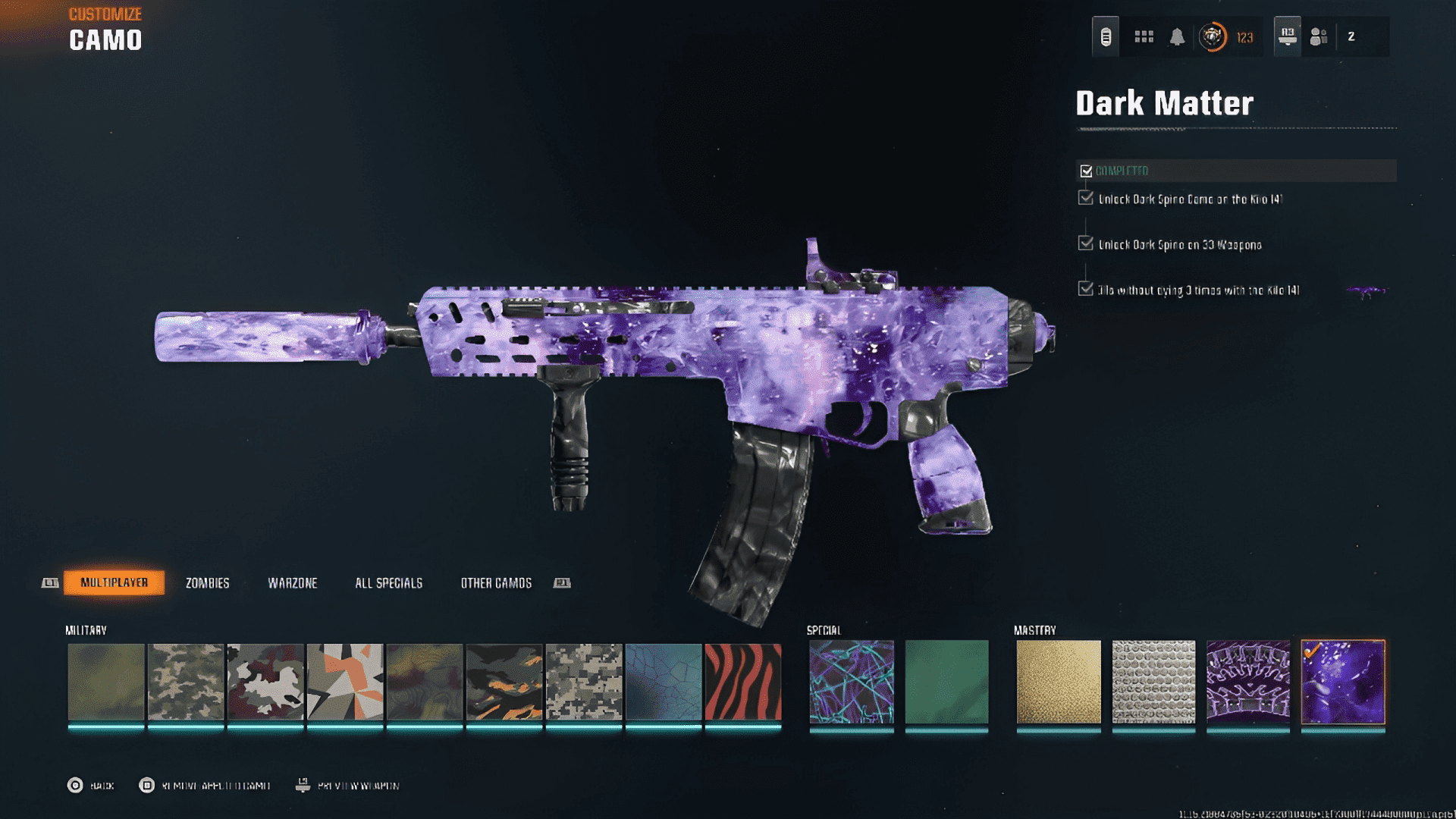Screen dimensions: 1456x819
Task: Go to the Other Camos tab
Action: [496, 582]
